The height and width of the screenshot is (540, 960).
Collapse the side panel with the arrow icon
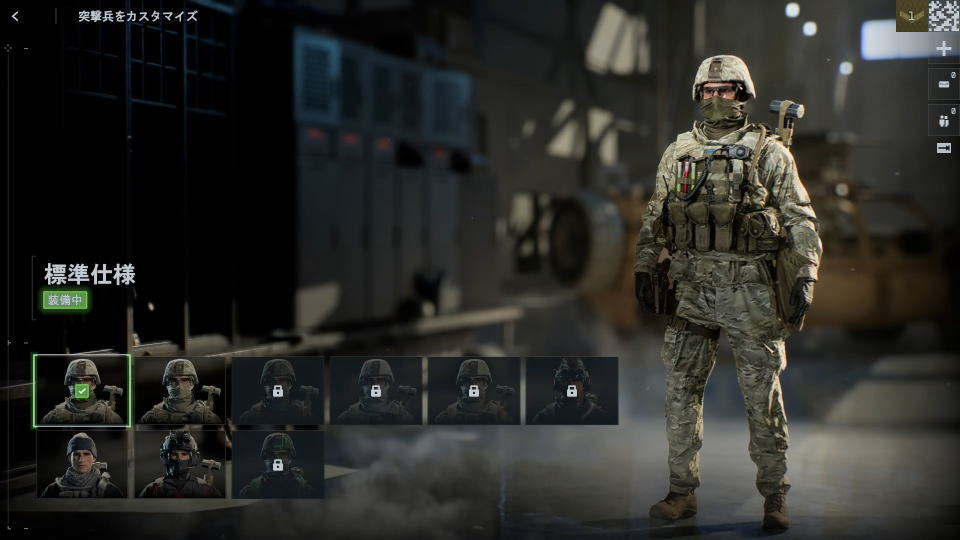pyautogui.click(x=944, y=148)
